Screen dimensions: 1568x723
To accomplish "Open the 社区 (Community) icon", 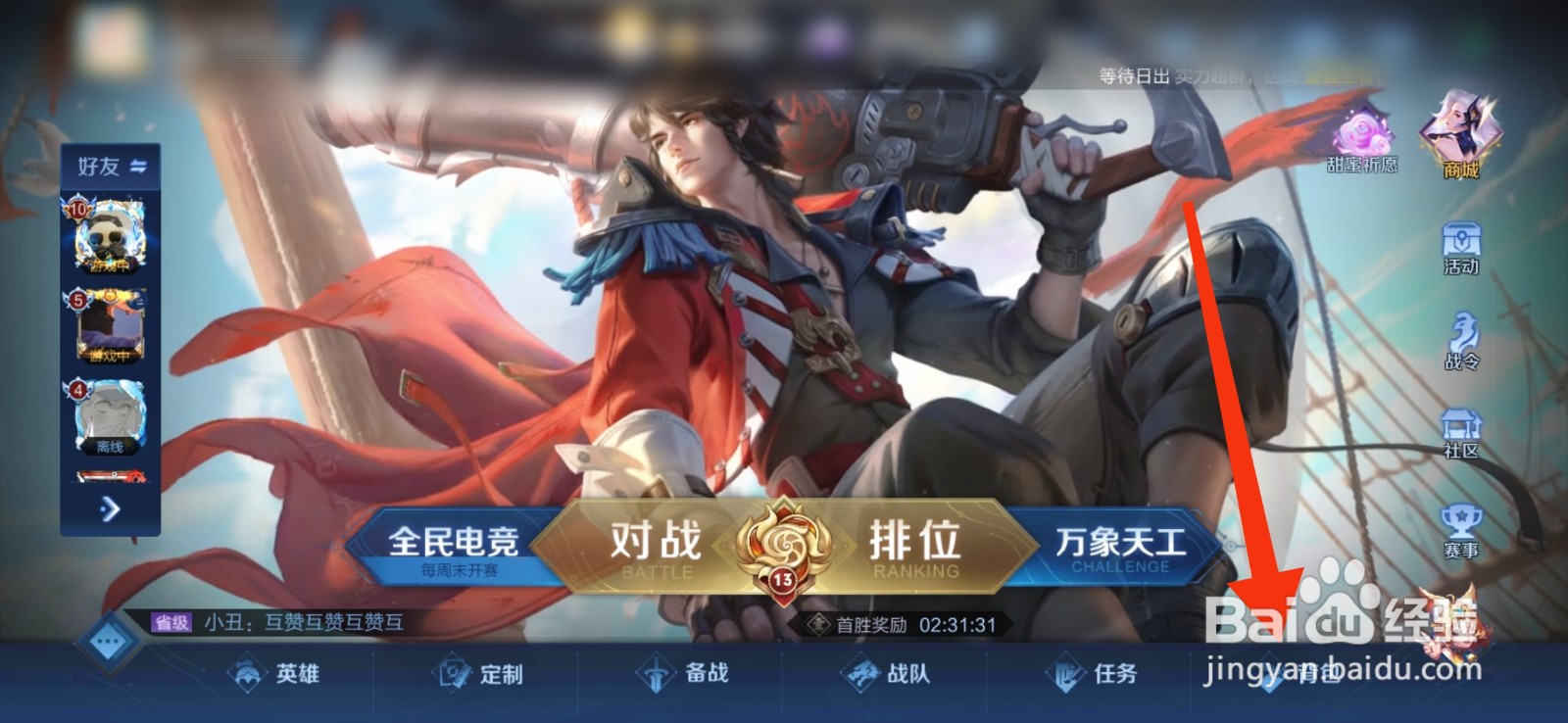I will click(1459, 433).
